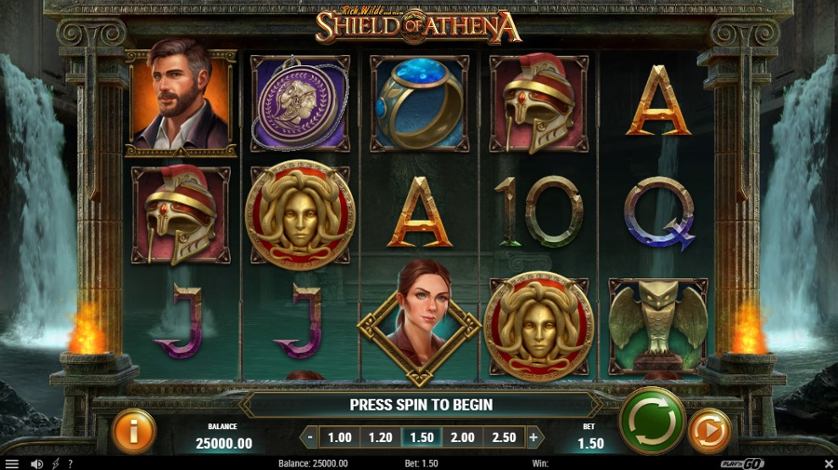The height and width of the screenshot is (470, 838).
Task: Pick the 1.50 bet value
Action: 421,437
